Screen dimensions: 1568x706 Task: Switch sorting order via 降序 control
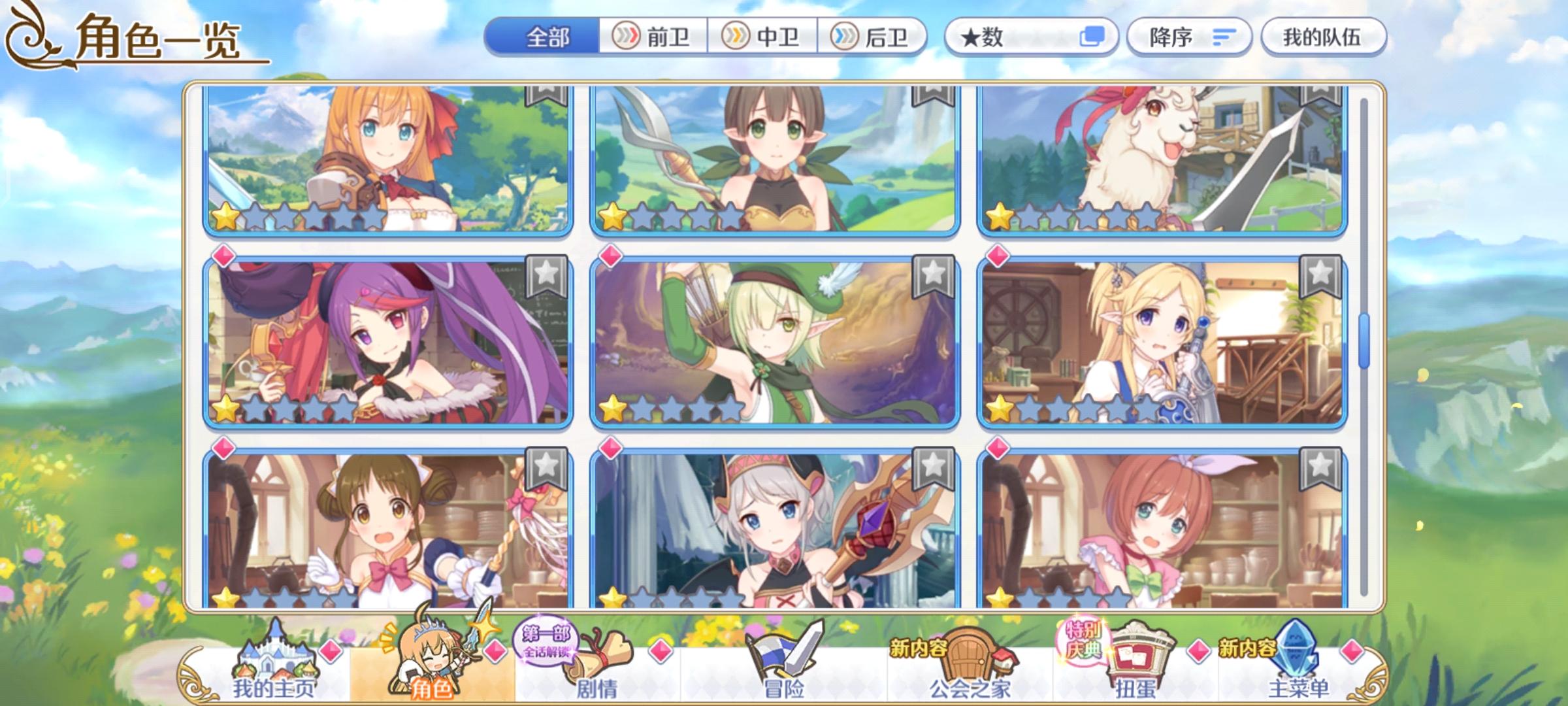pos(1189,37)
